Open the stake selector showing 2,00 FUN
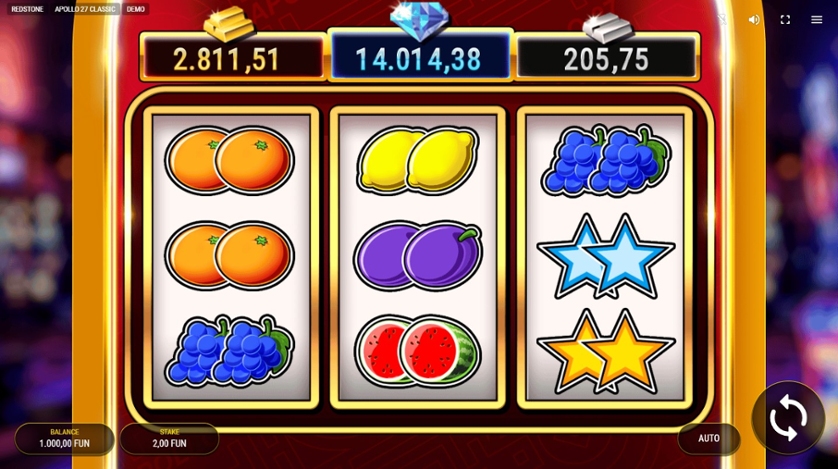 click(x=169, y=438)
